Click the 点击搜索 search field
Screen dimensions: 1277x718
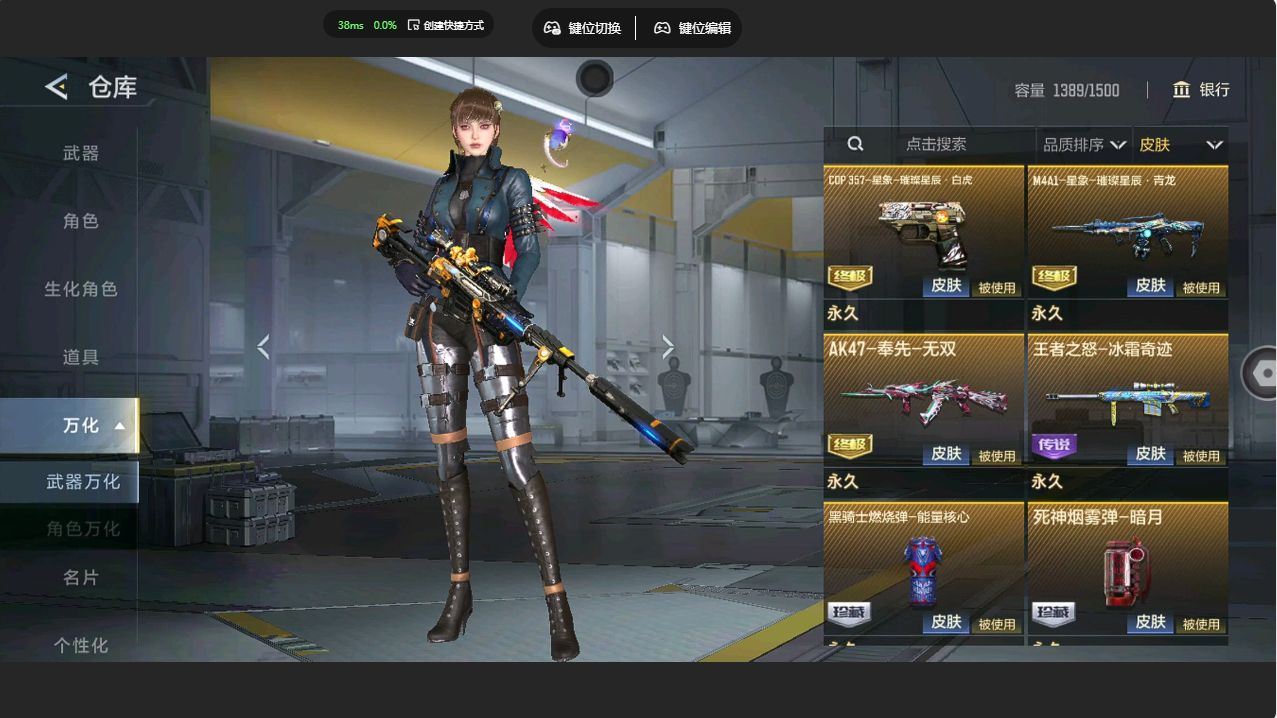click(x=935, y=144)
